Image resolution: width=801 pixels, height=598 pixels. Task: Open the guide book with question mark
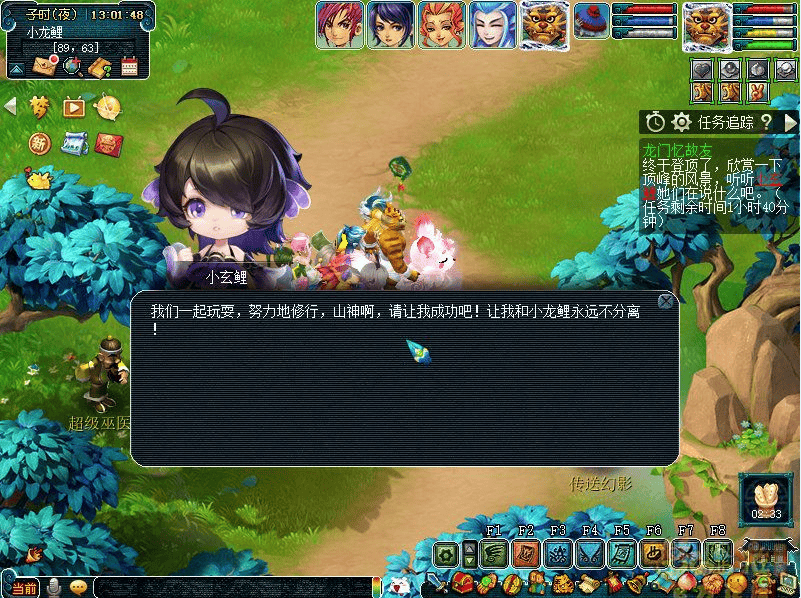(98, 67)
